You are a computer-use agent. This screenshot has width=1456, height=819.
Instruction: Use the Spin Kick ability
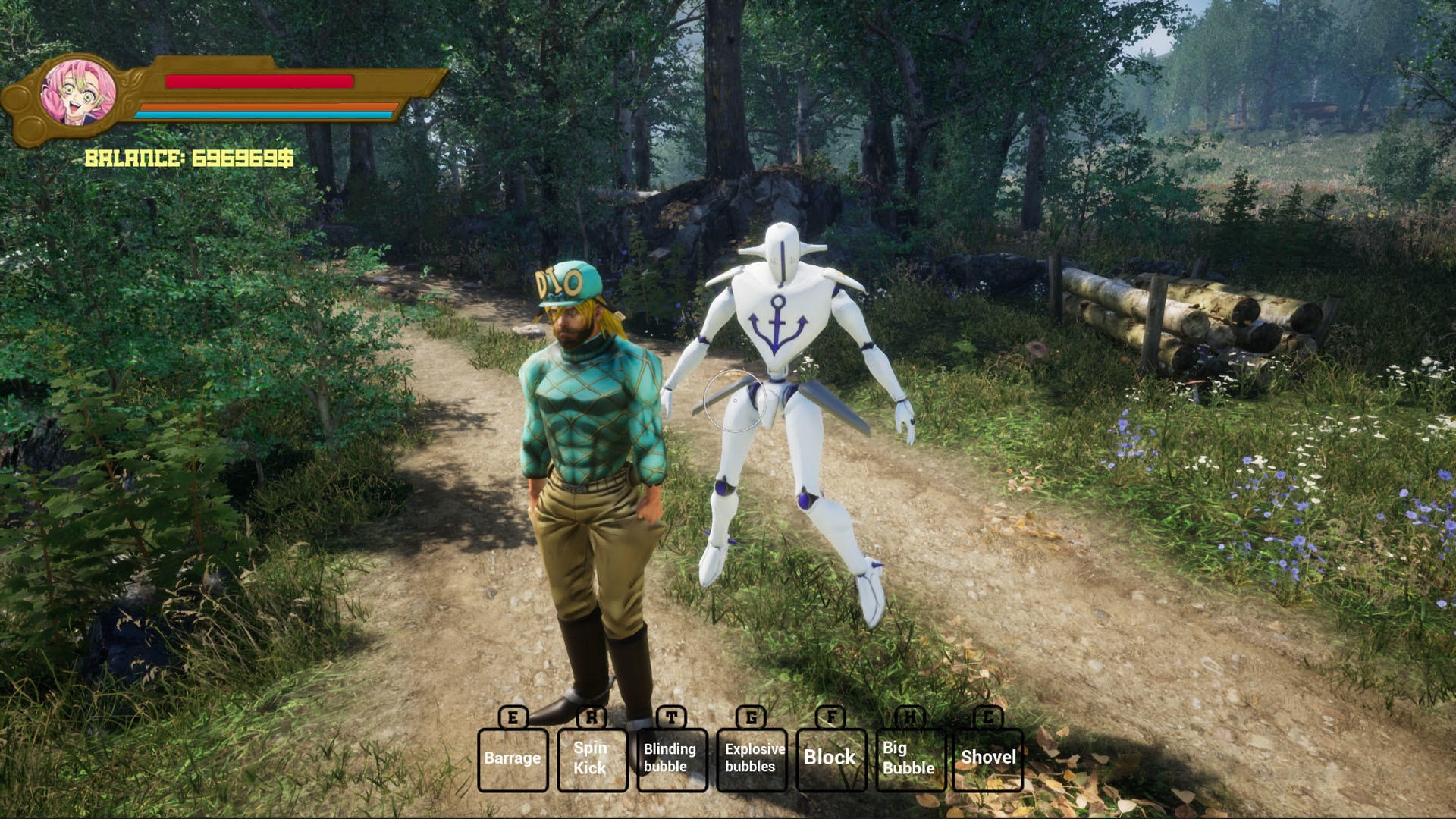click(x=592, y=758)
